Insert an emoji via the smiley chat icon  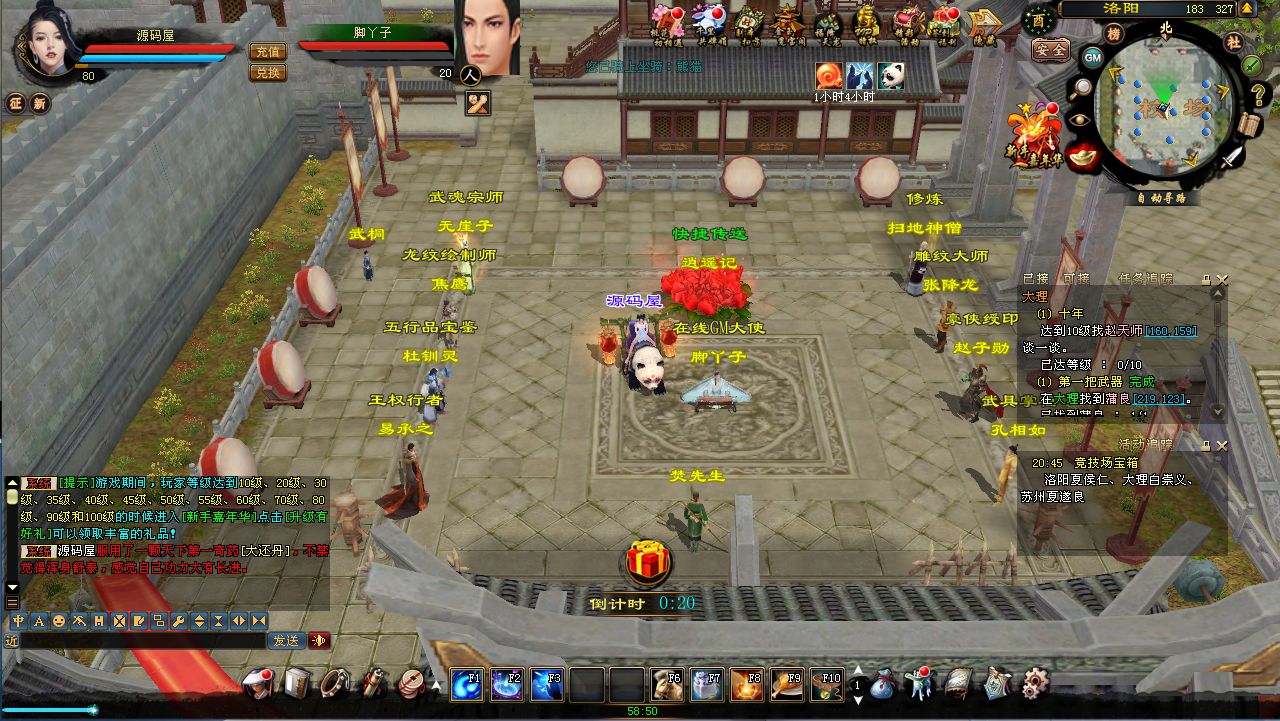click(x=59, y=621)
